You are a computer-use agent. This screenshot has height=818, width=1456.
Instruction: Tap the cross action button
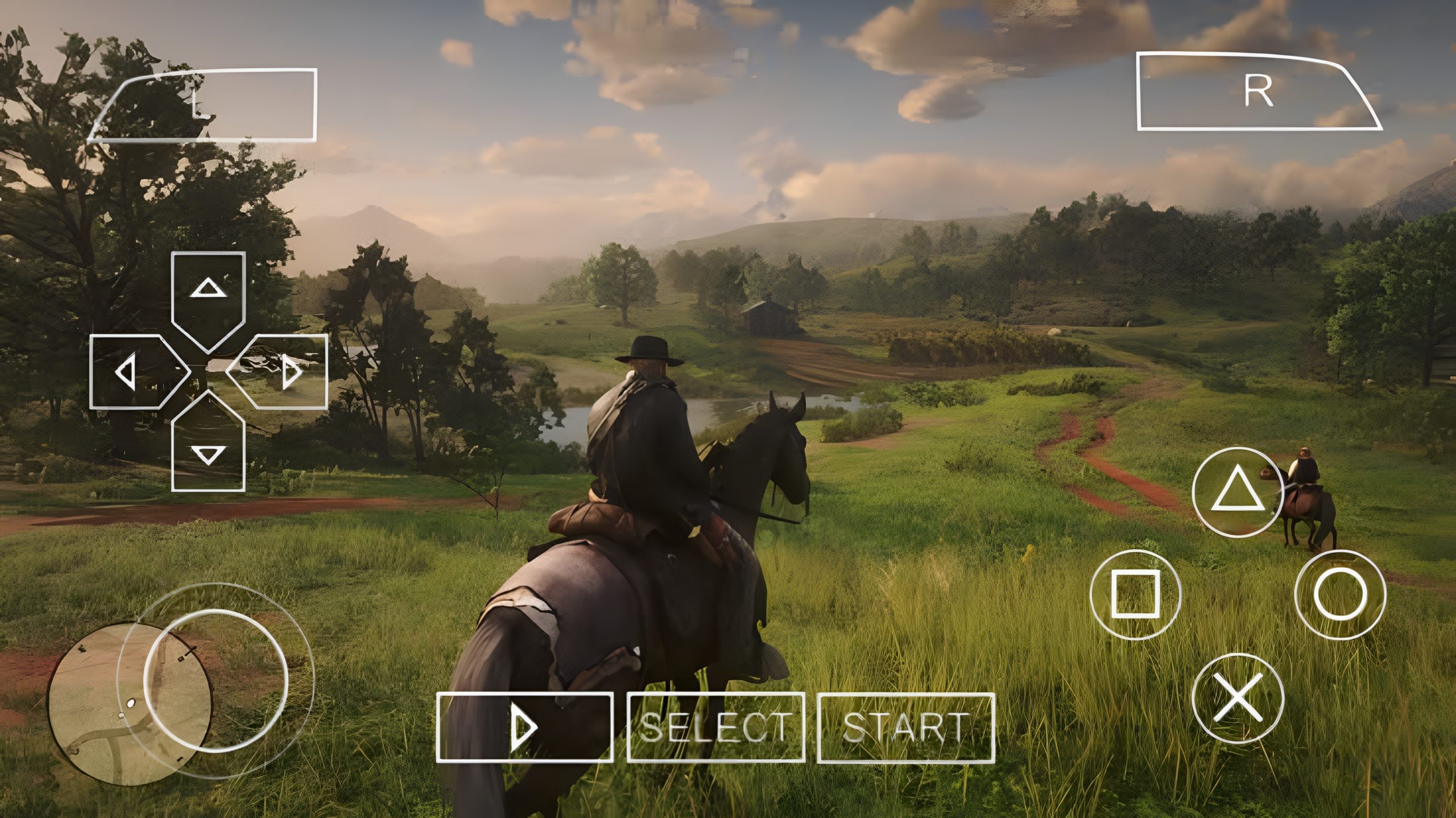(1237, 698)
